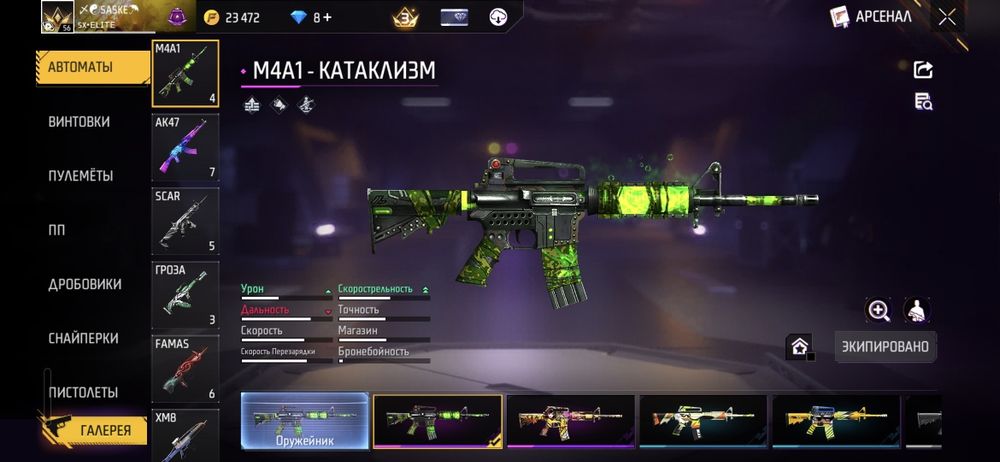Open the M4A1 weapon tile

185,73
